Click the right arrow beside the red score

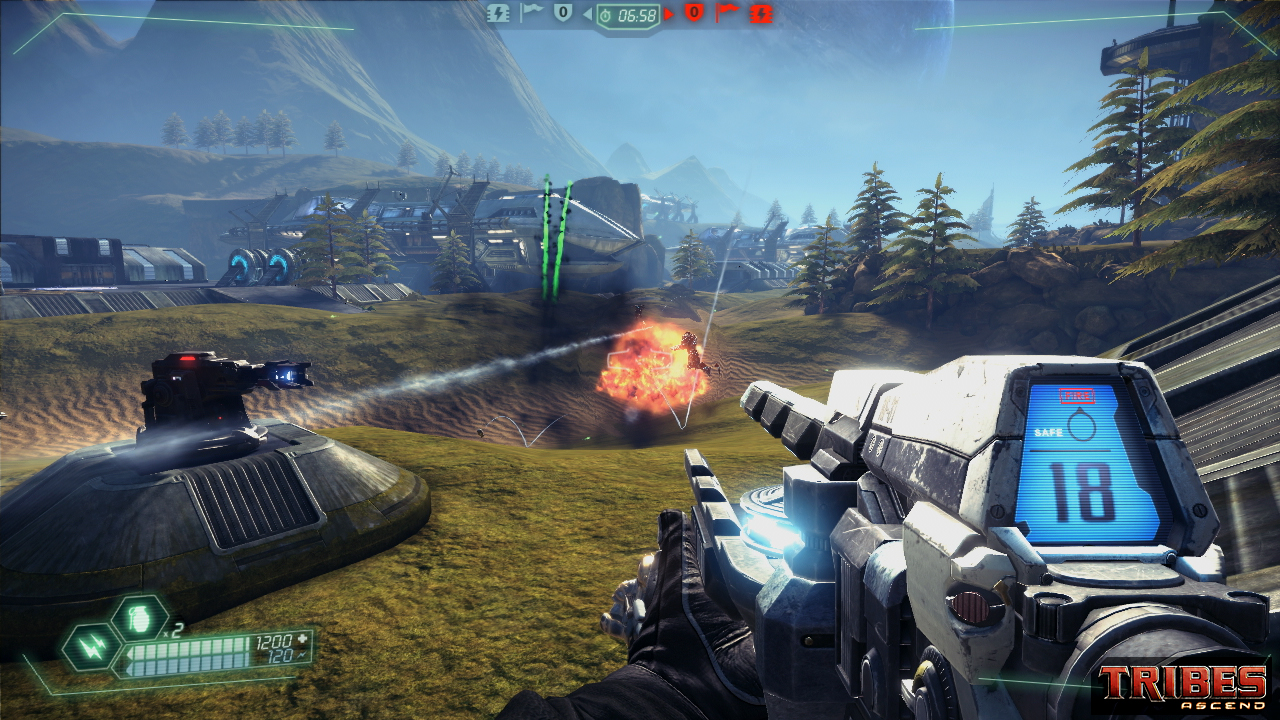669,14
